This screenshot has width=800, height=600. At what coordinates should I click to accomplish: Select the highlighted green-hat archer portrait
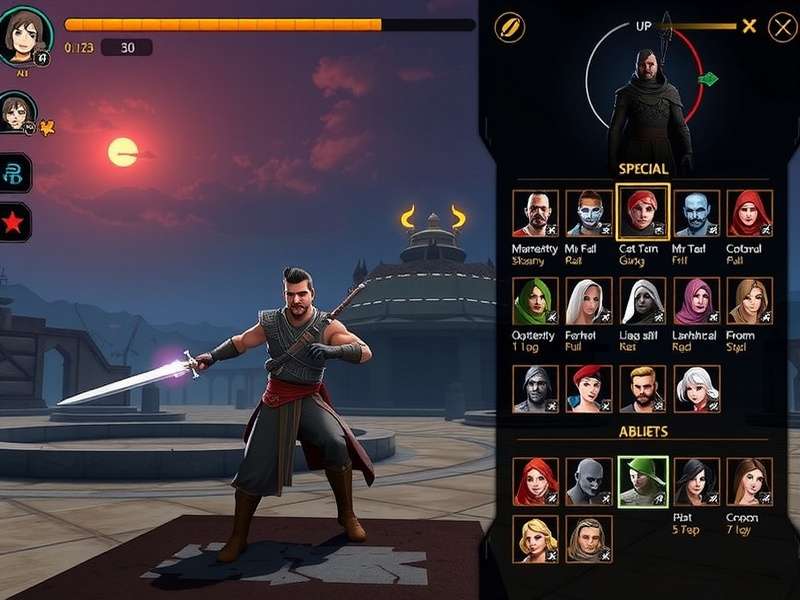(x=642, y=481)
